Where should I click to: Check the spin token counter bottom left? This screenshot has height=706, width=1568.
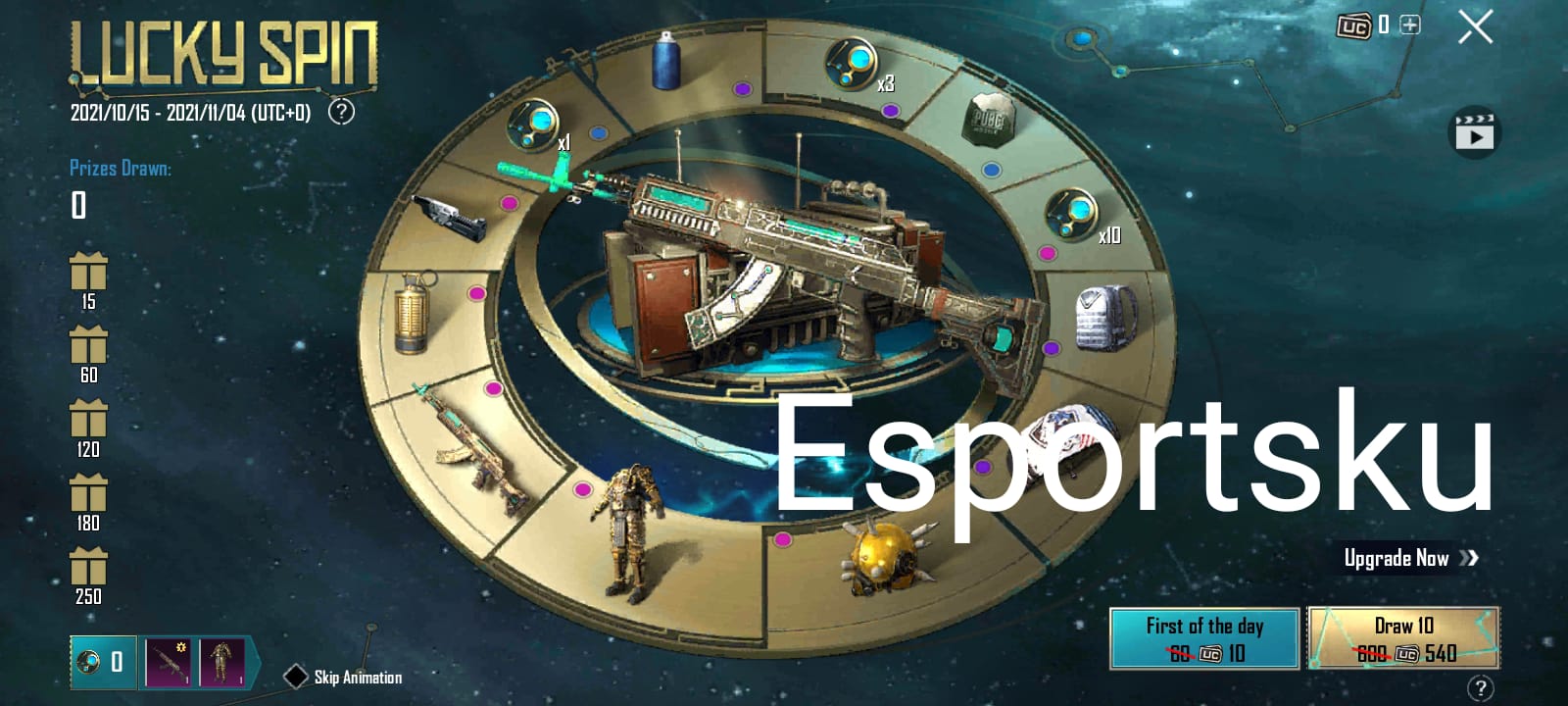click(x=103, y=663)
